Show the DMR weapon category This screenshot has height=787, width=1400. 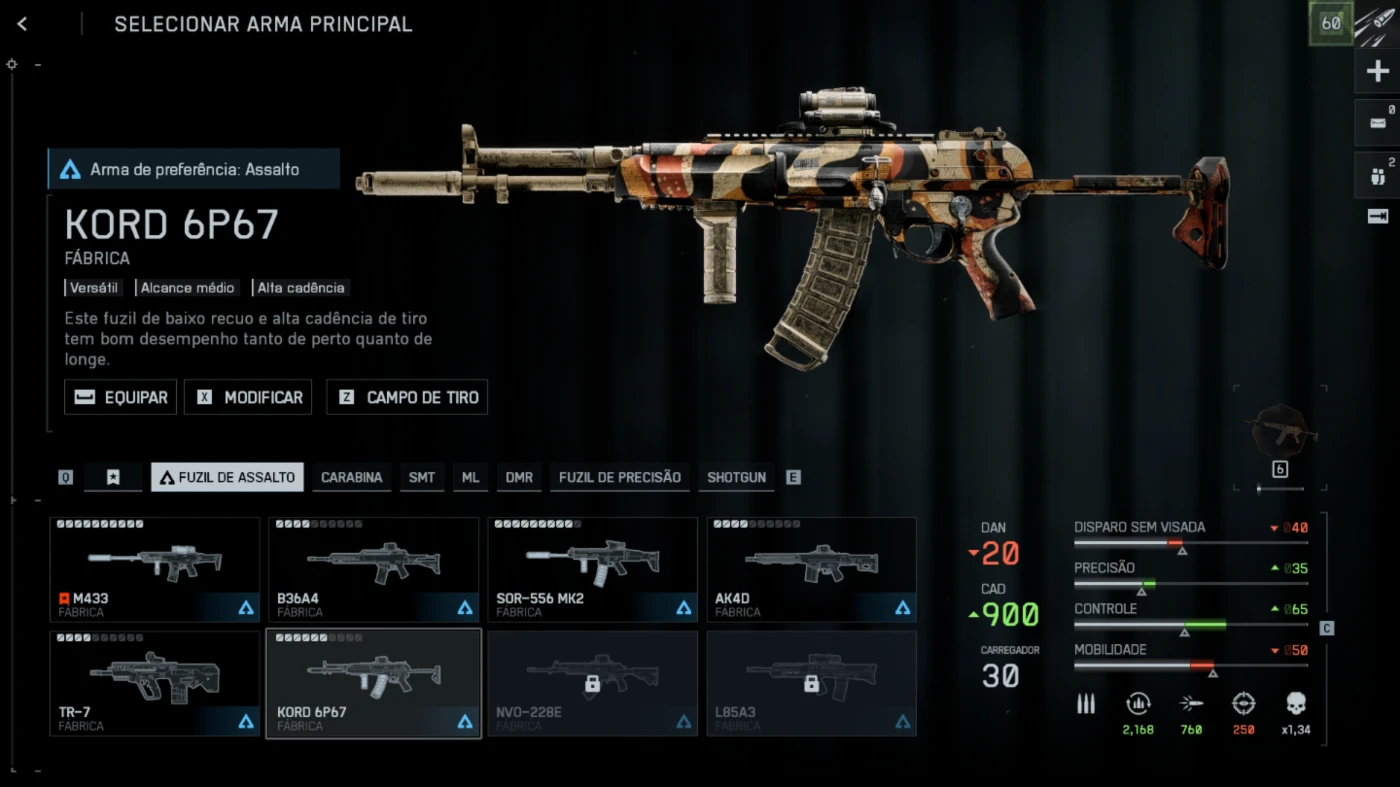[x=519, y=477]
